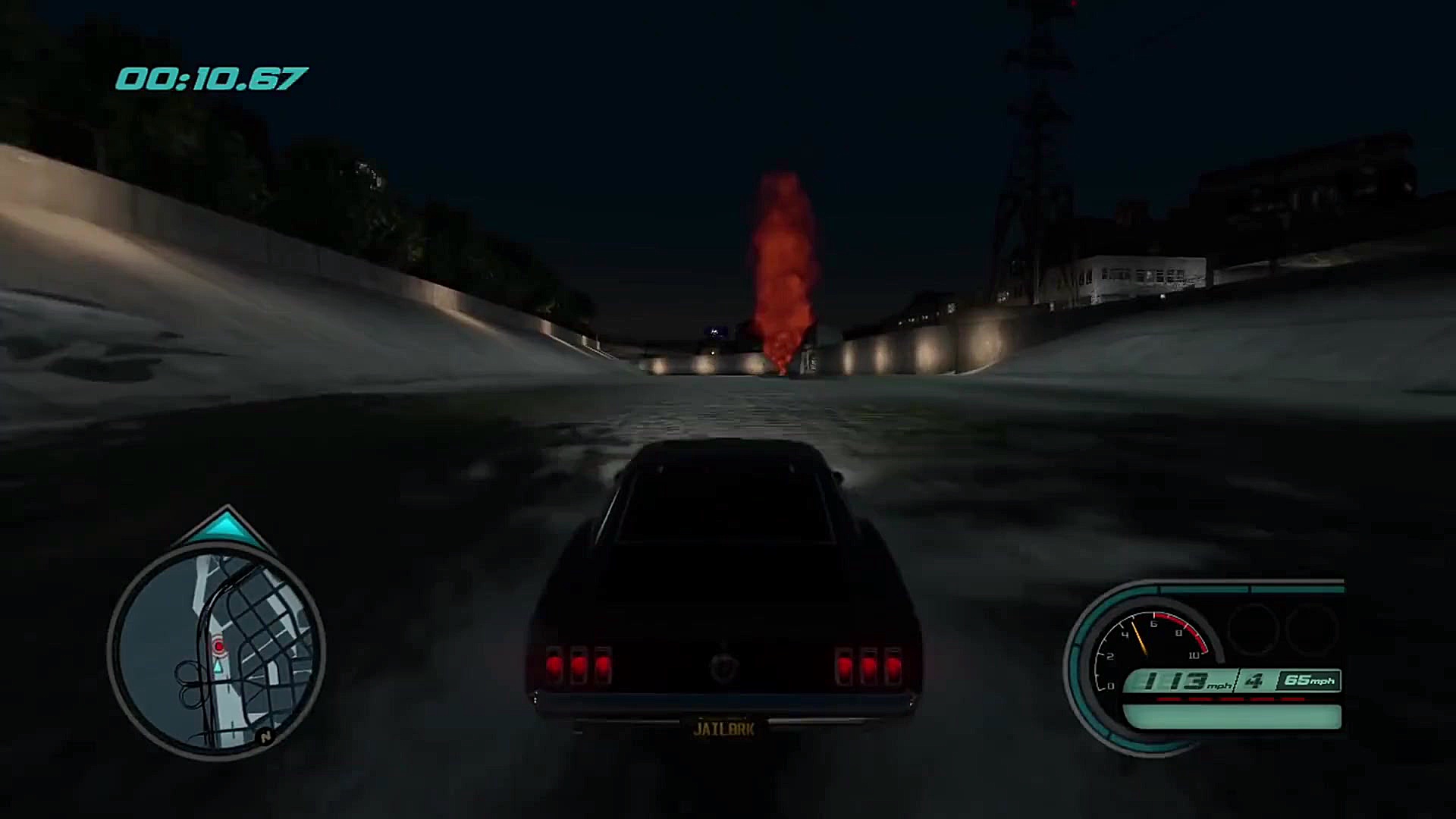Click the gear indicator showing 4
Screen dimensions: 1456x819
coord(1253,681)
